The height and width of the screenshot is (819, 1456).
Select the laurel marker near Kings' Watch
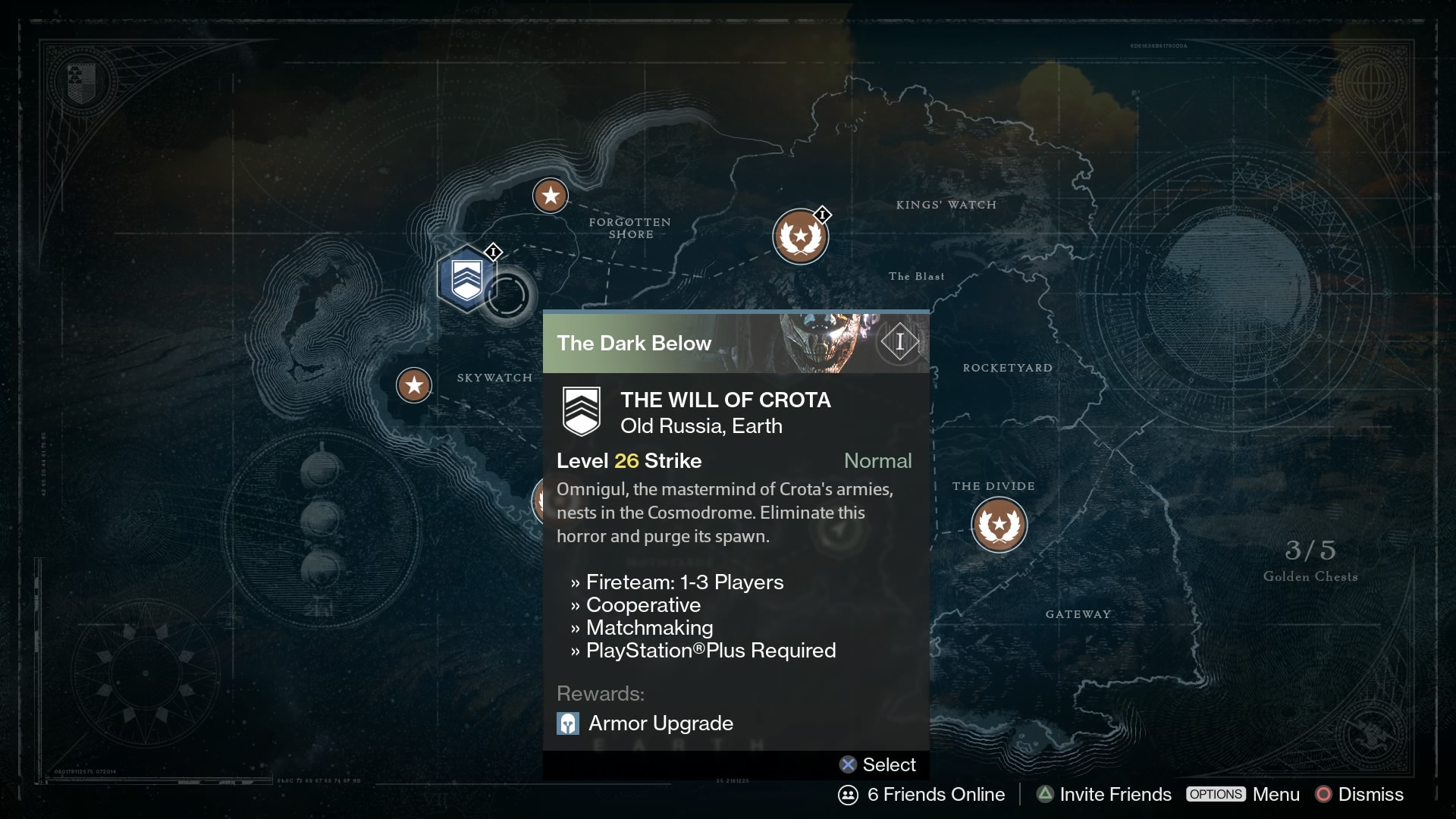[x=800, y=237]
